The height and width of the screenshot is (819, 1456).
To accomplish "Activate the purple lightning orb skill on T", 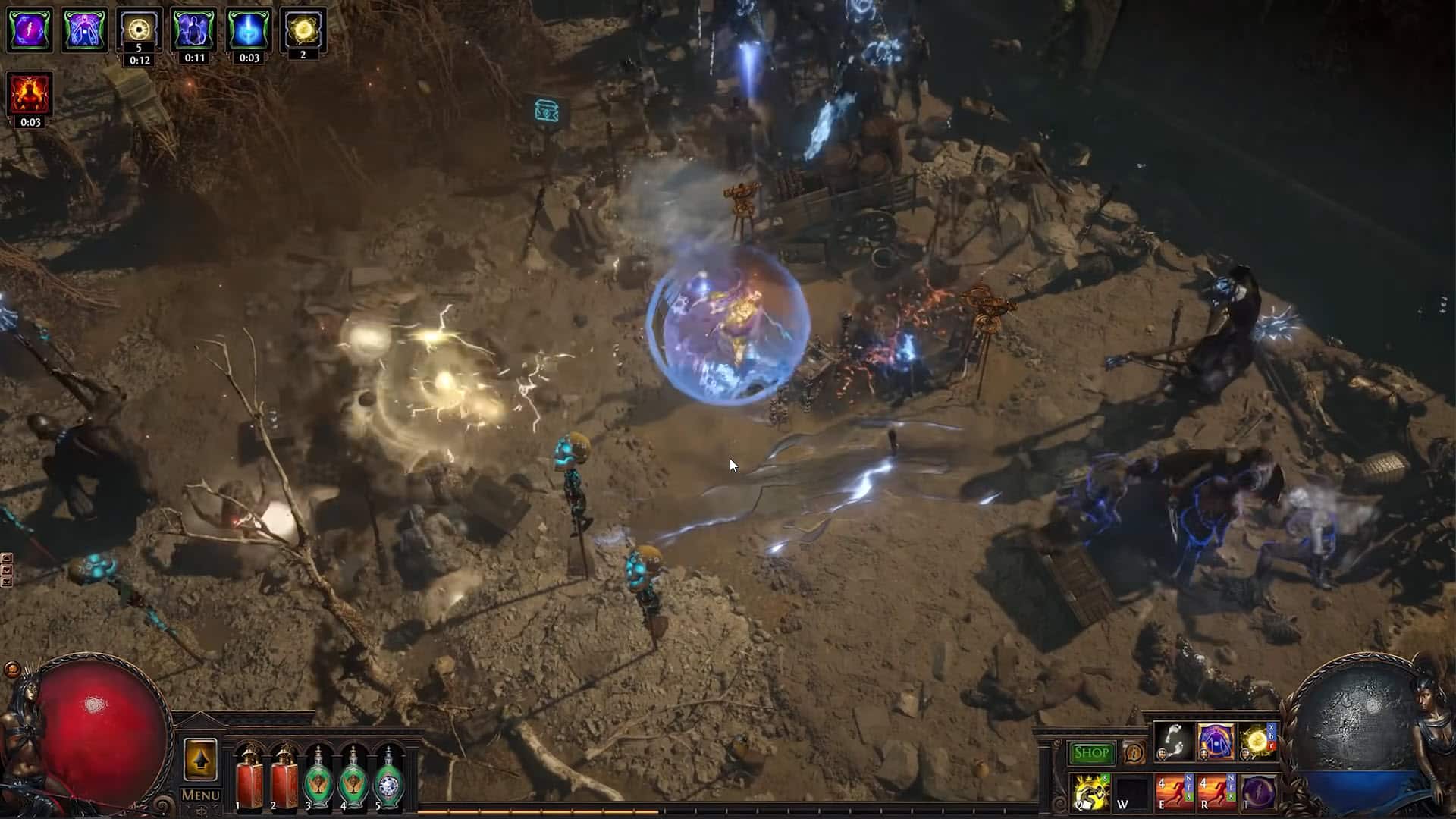I will 1257,792.
